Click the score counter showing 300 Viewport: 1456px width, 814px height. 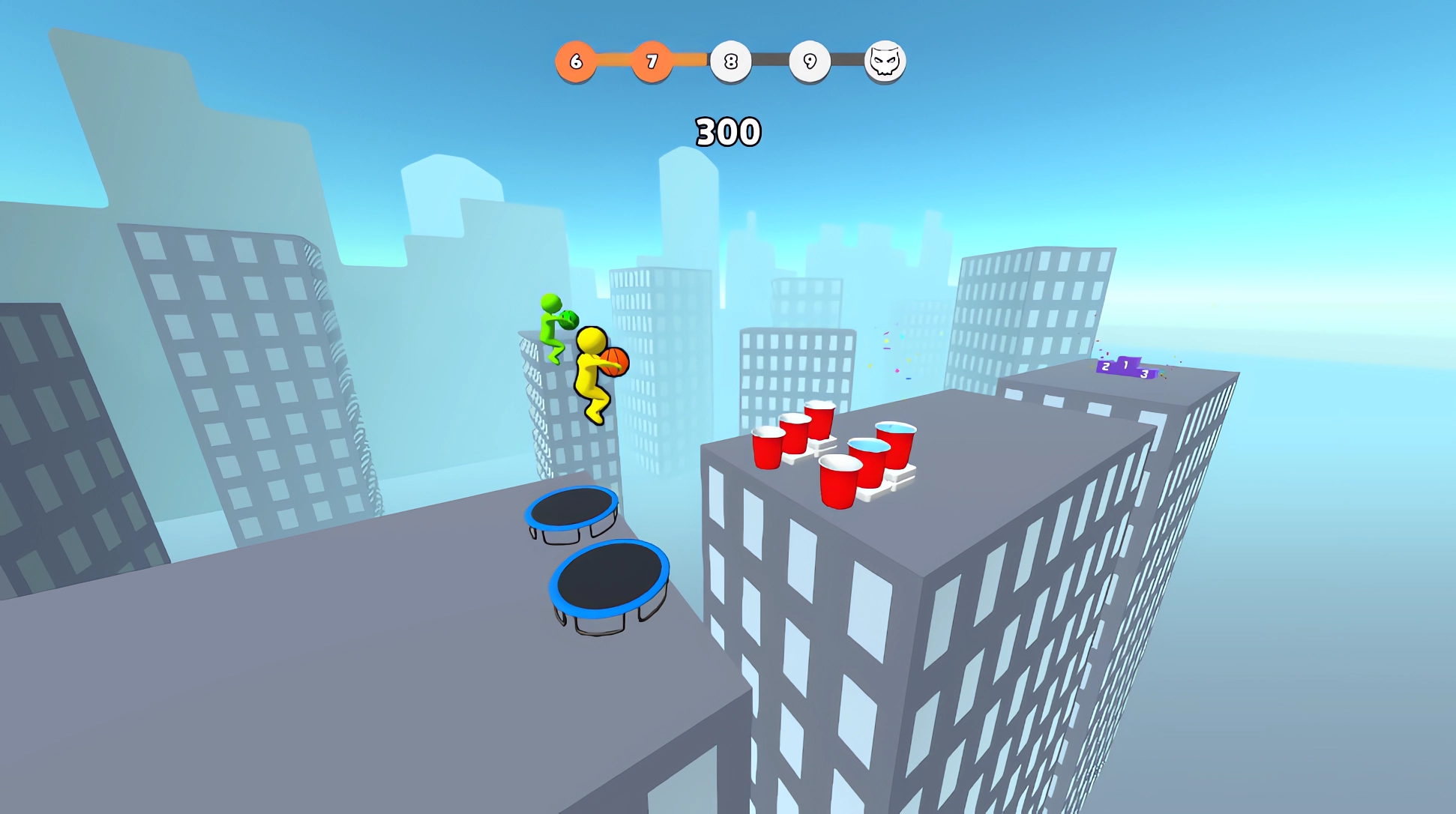(727, 130)
